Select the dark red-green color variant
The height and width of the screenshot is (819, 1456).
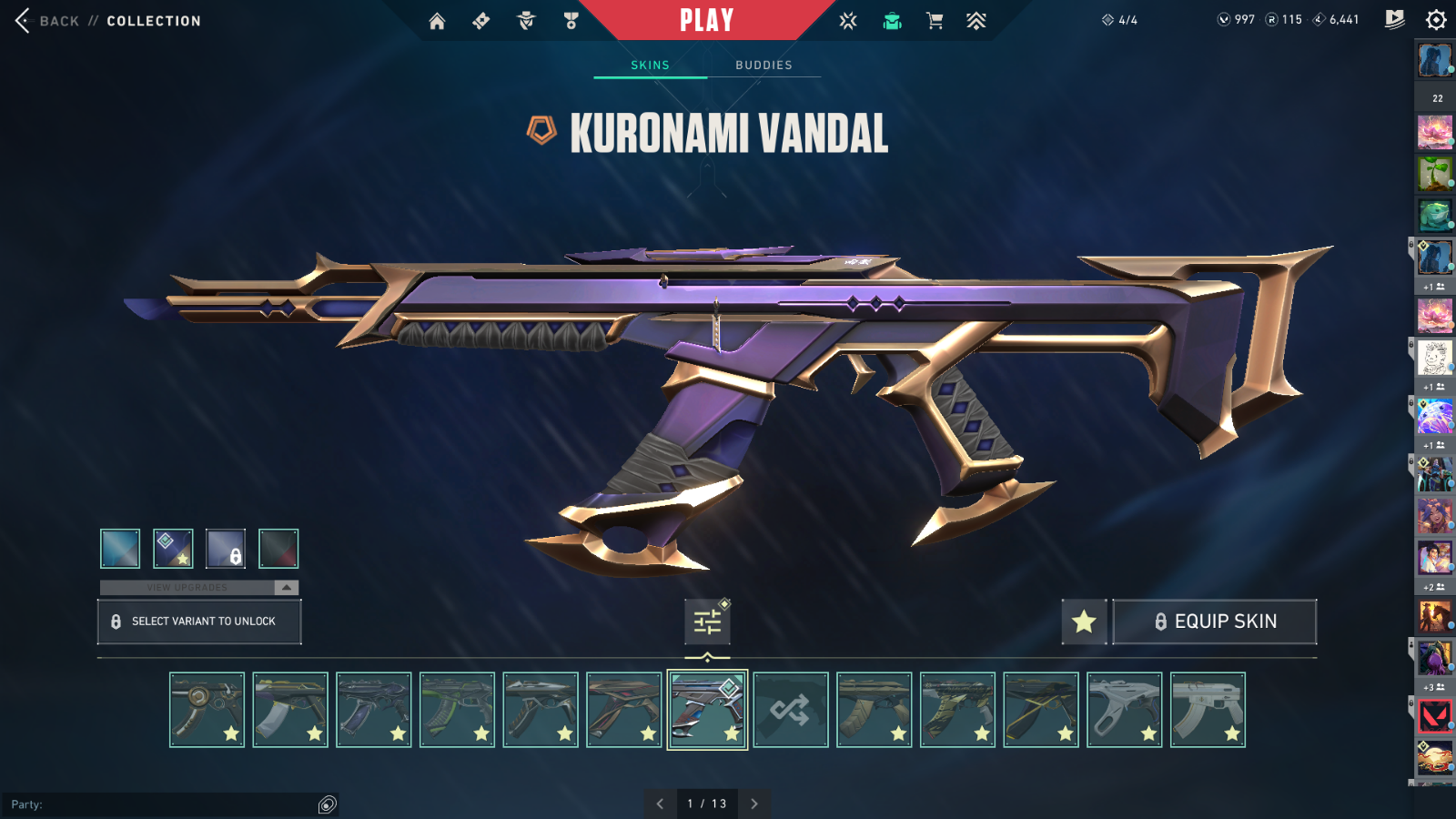(x=278, y=549)
